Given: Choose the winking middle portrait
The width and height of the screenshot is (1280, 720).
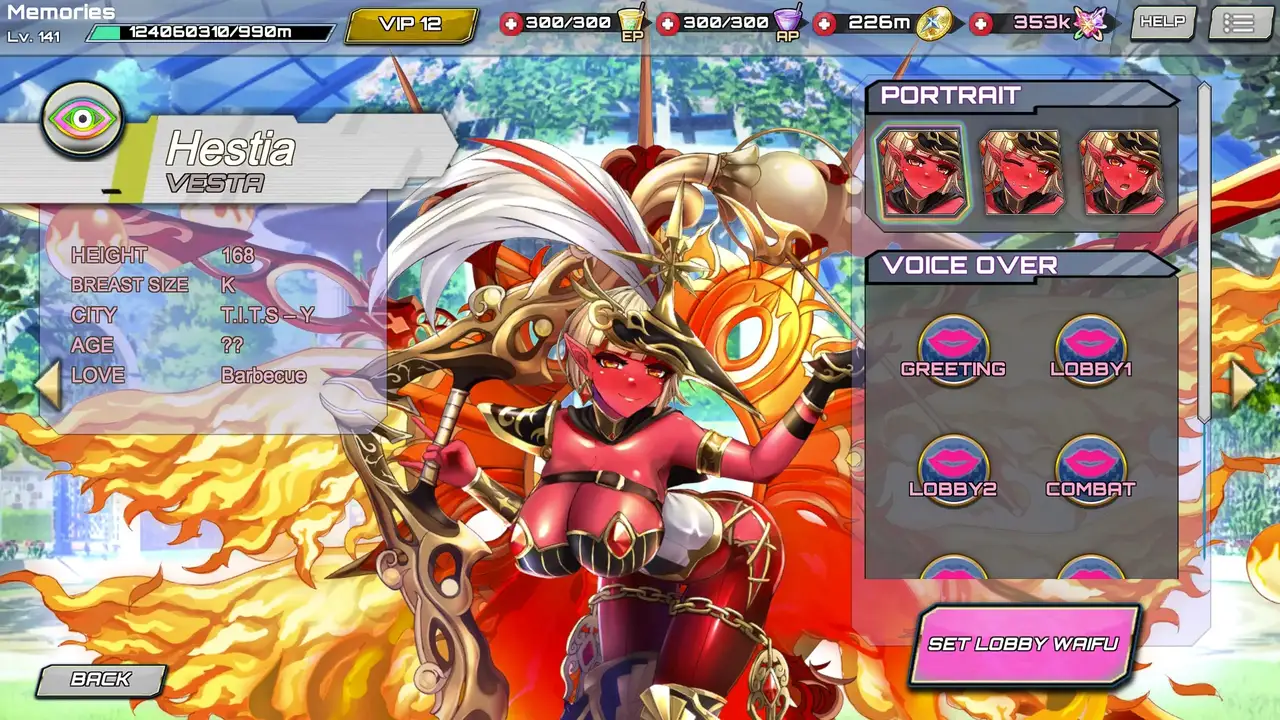Looking at the screenshot, I should coord(1021,172).
